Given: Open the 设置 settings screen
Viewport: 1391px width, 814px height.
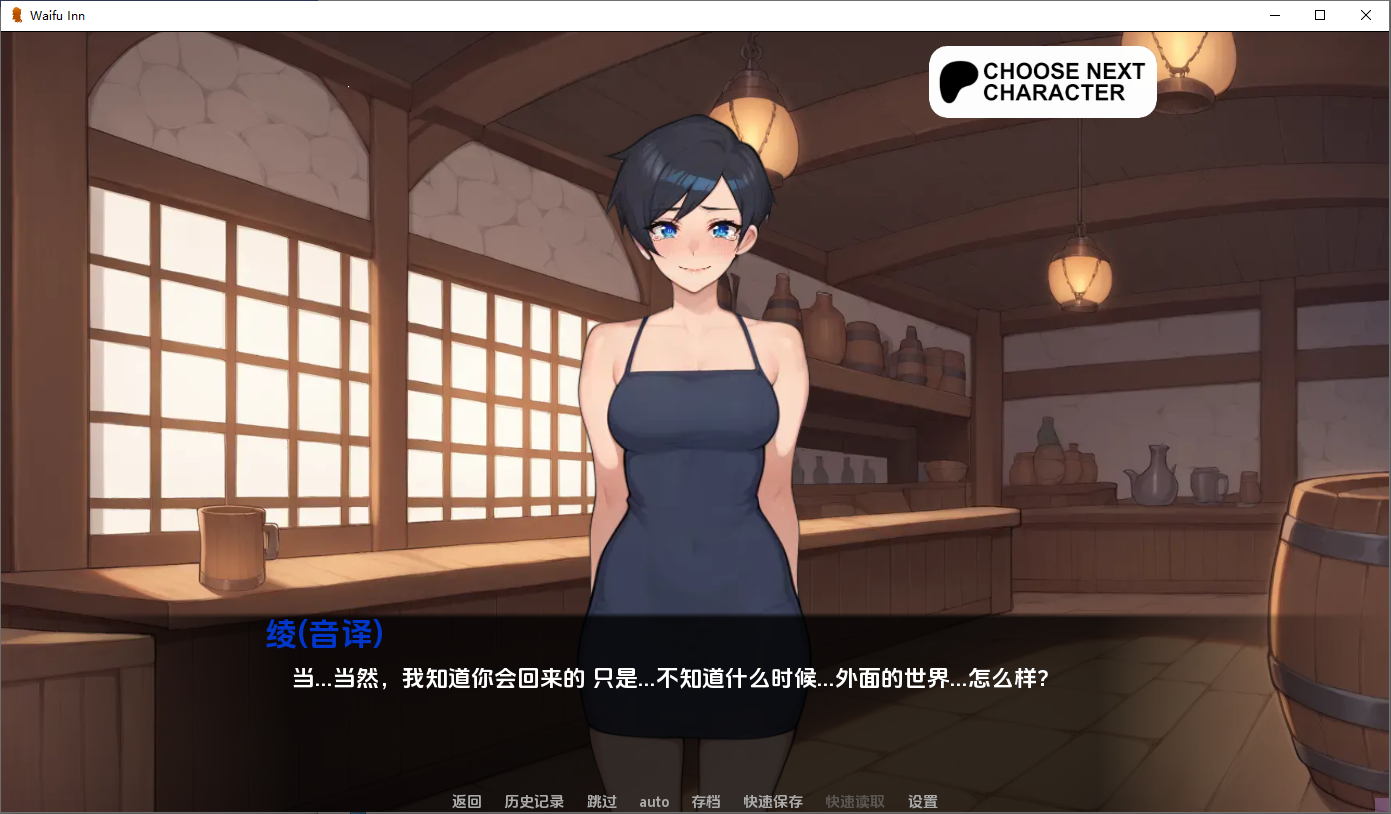Looking at the screenshot, I should (x=920, y=801).
